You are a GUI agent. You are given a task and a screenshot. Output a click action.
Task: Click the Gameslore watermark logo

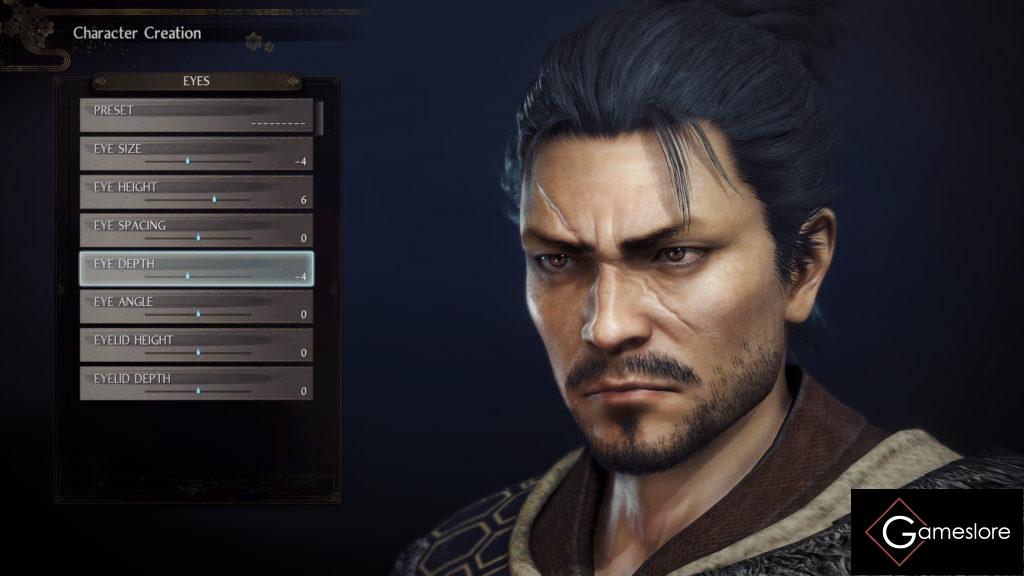tap(937, 532)
